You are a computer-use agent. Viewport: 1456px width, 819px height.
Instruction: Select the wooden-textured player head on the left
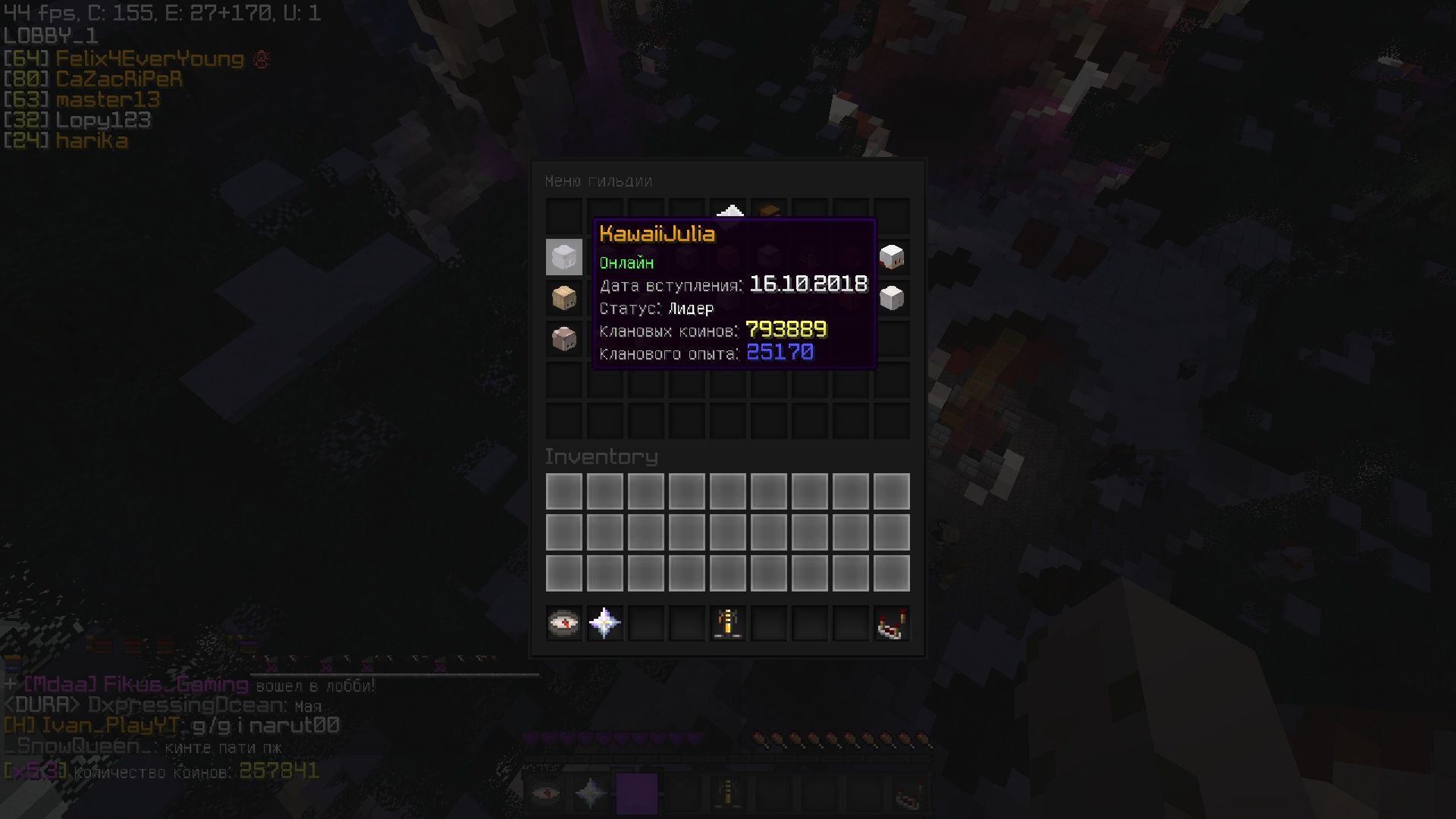click(563, 297)
